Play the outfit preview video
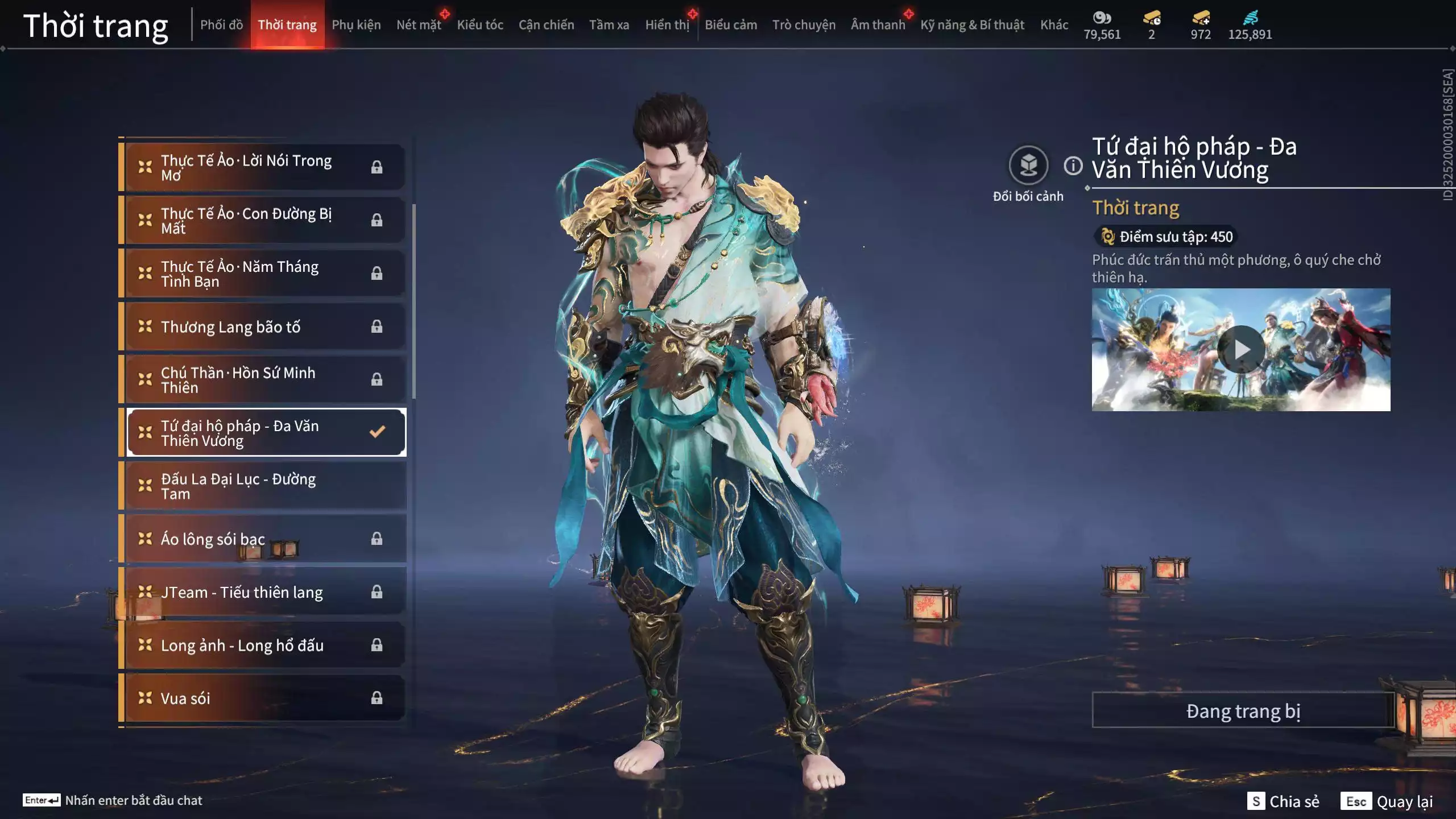 tap(1241, 349)
